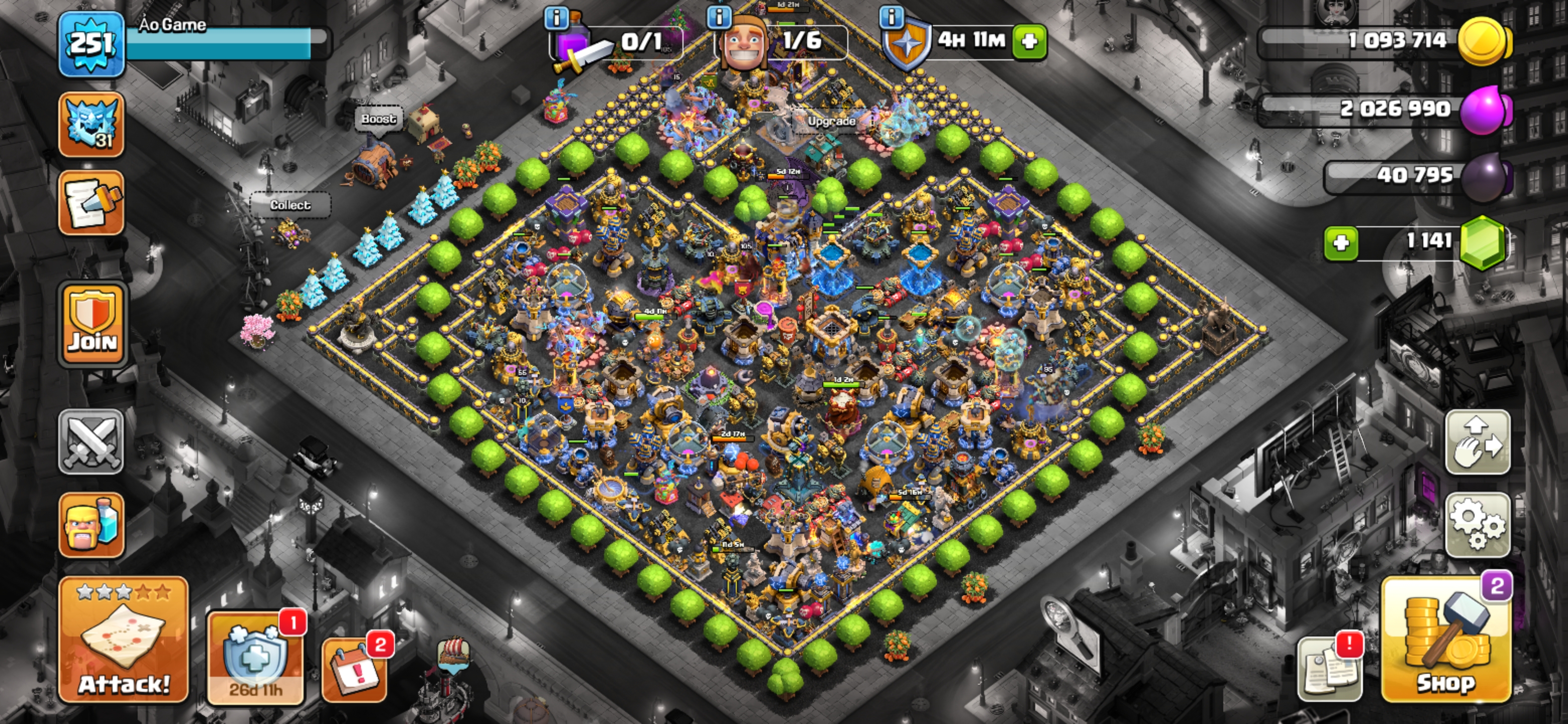Open the league trophy badge showing 31
Viewport: 1568px width, 724px height.
click(91, 125)
